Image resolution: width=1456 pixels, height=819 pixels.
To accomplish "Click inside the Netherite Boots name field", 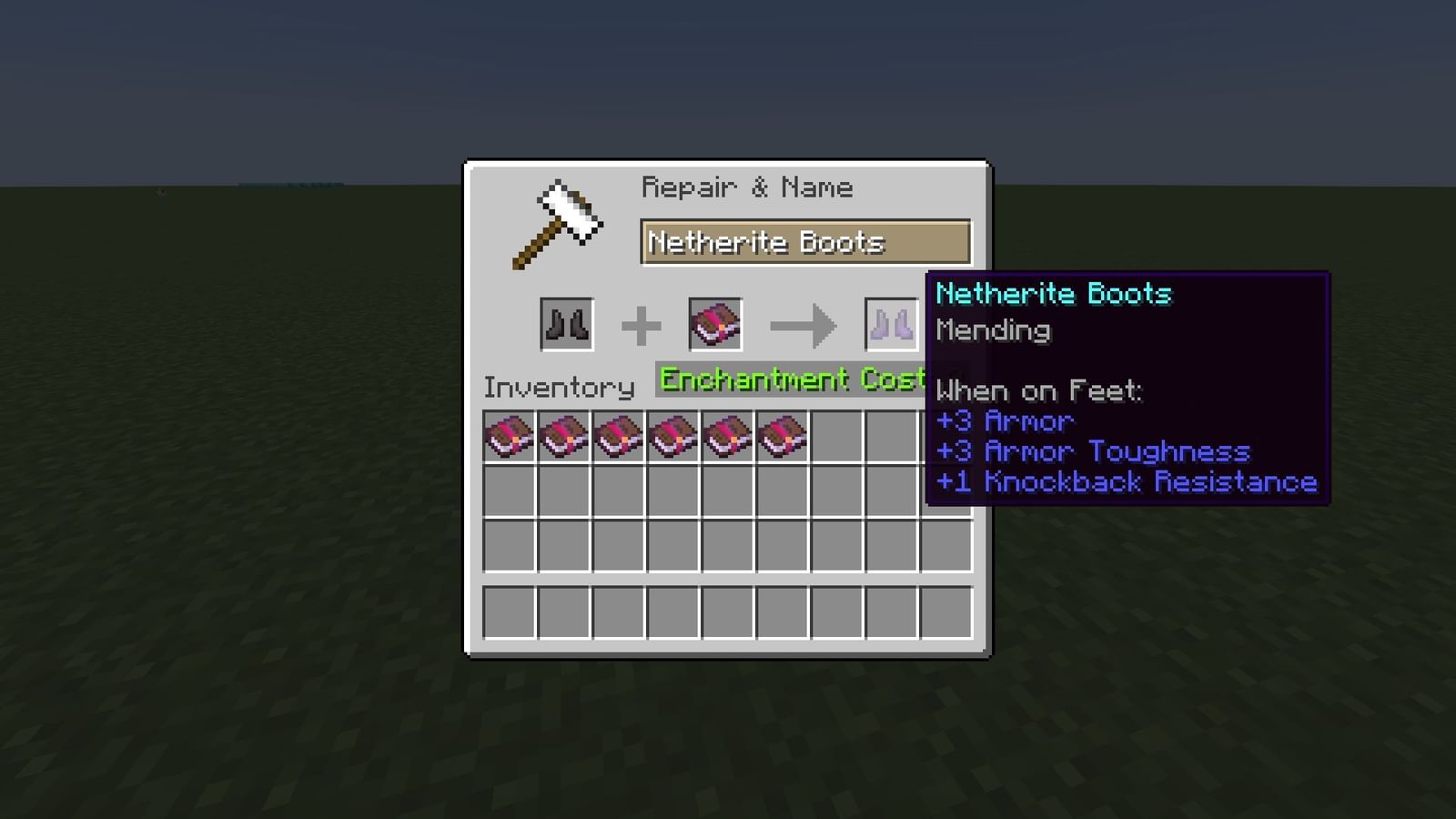I will [x=805, y=242].
